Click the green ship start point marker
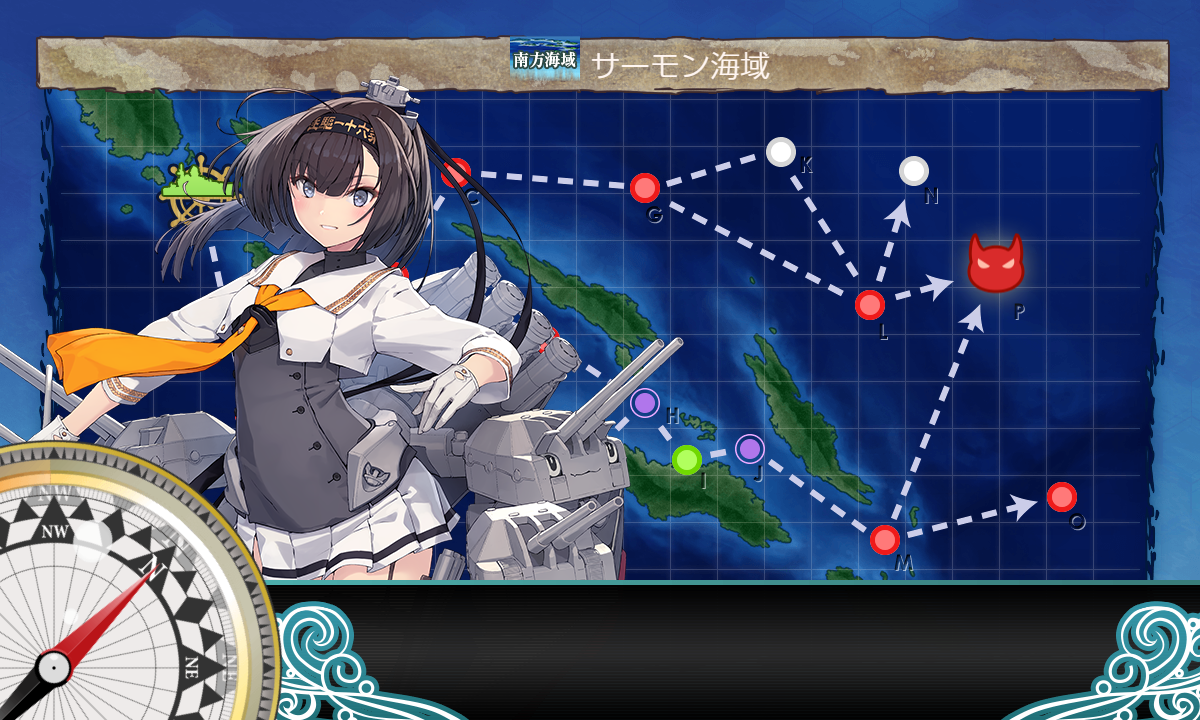The image size is (1200, 720). [x=200, y=185]
